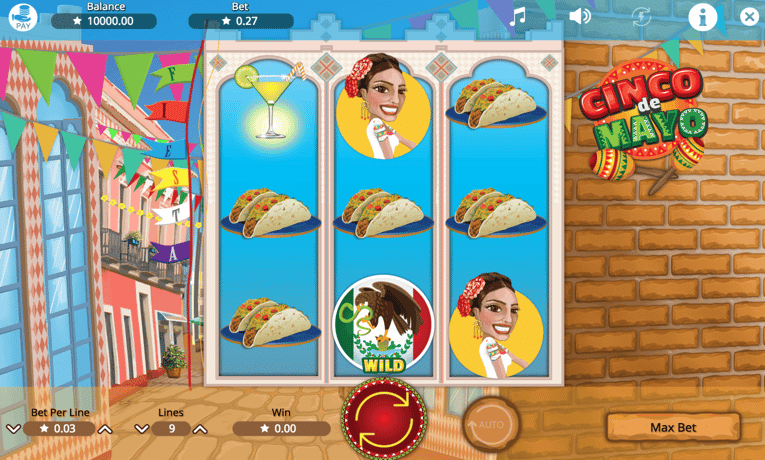Mute the sound speaker icon
This screenshot has width=765, height=460.
coord(579,16)
